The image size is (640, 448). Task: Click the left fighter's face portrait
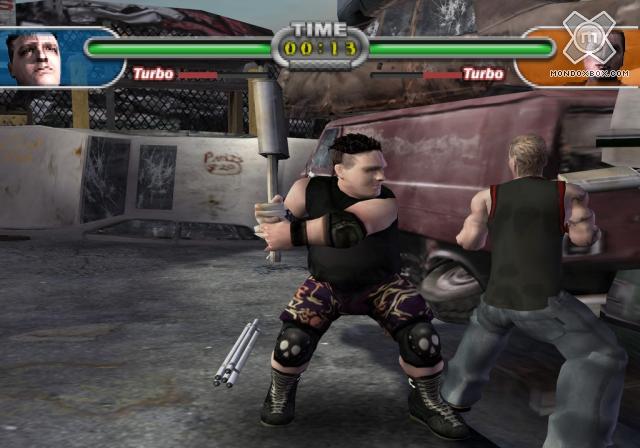[38, 56]
